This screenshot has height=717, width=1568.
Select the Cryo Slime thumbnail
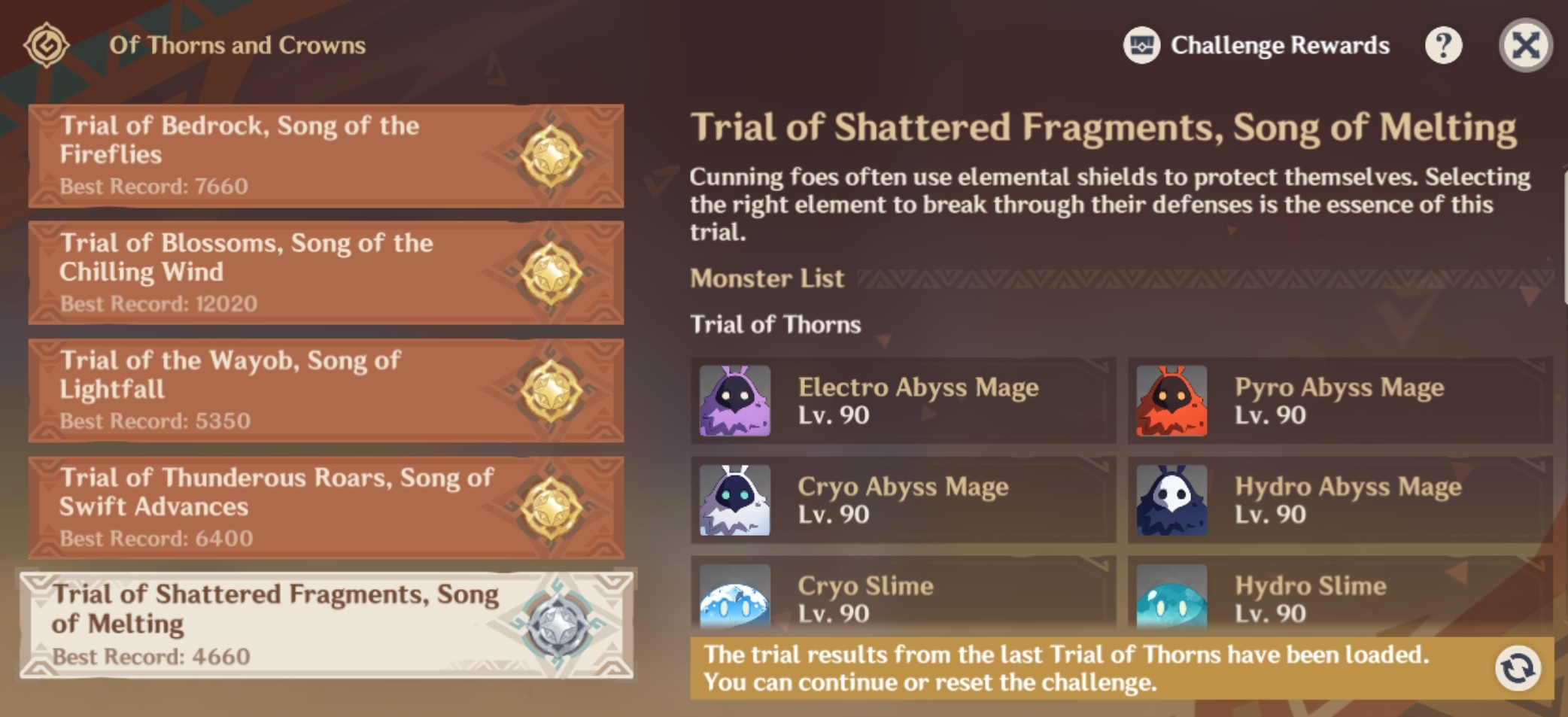[734, 598]
